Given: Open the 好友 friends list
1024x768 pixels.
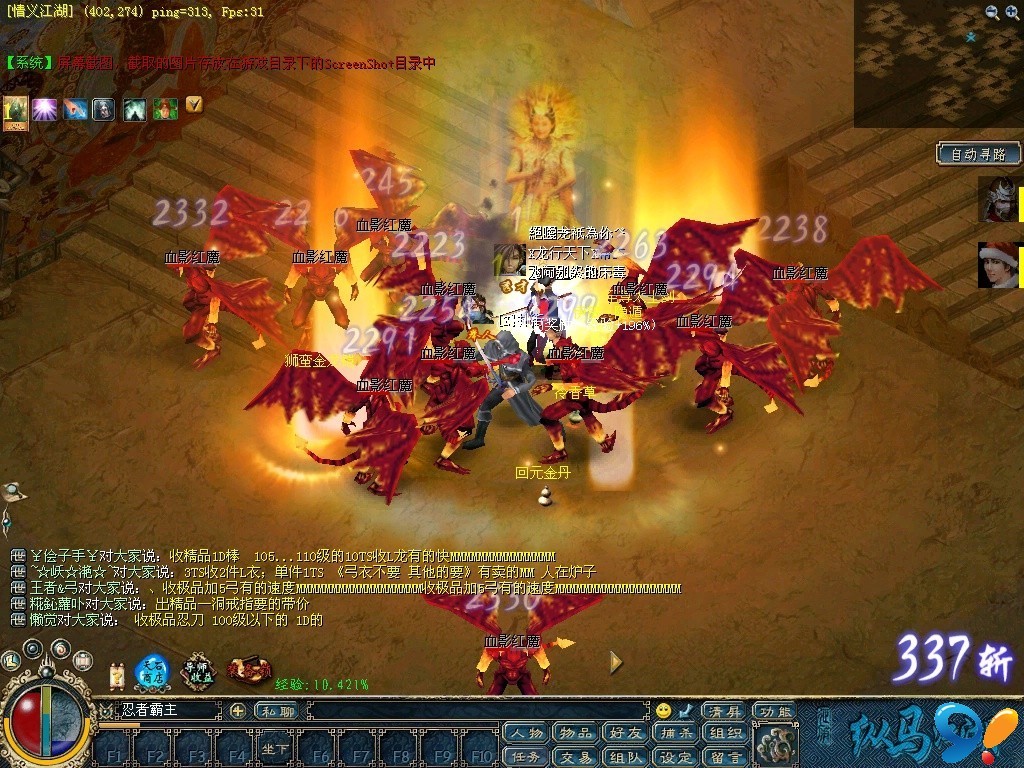Looking at the screenshot, I should 625,734.
